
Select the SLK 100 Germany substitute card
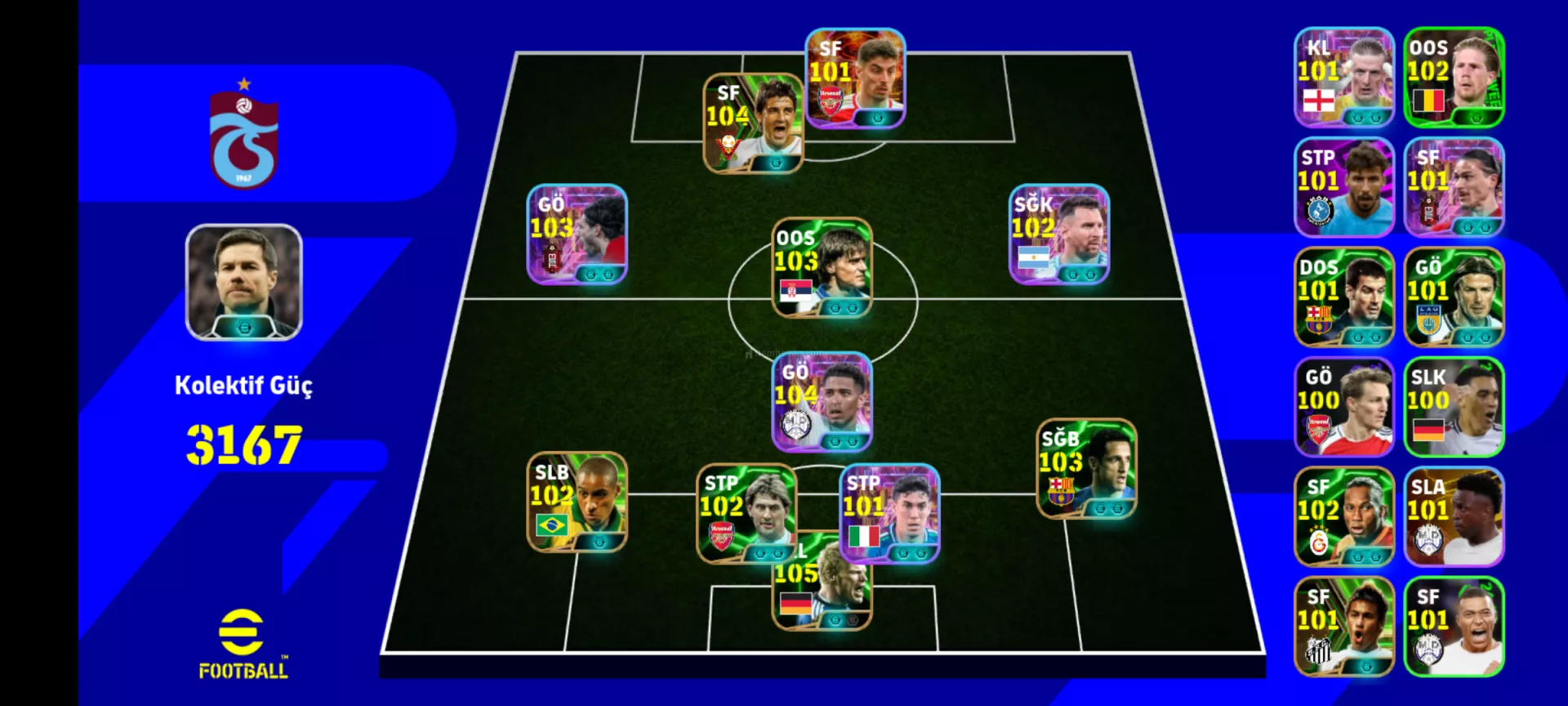(x=1454, y=407)
